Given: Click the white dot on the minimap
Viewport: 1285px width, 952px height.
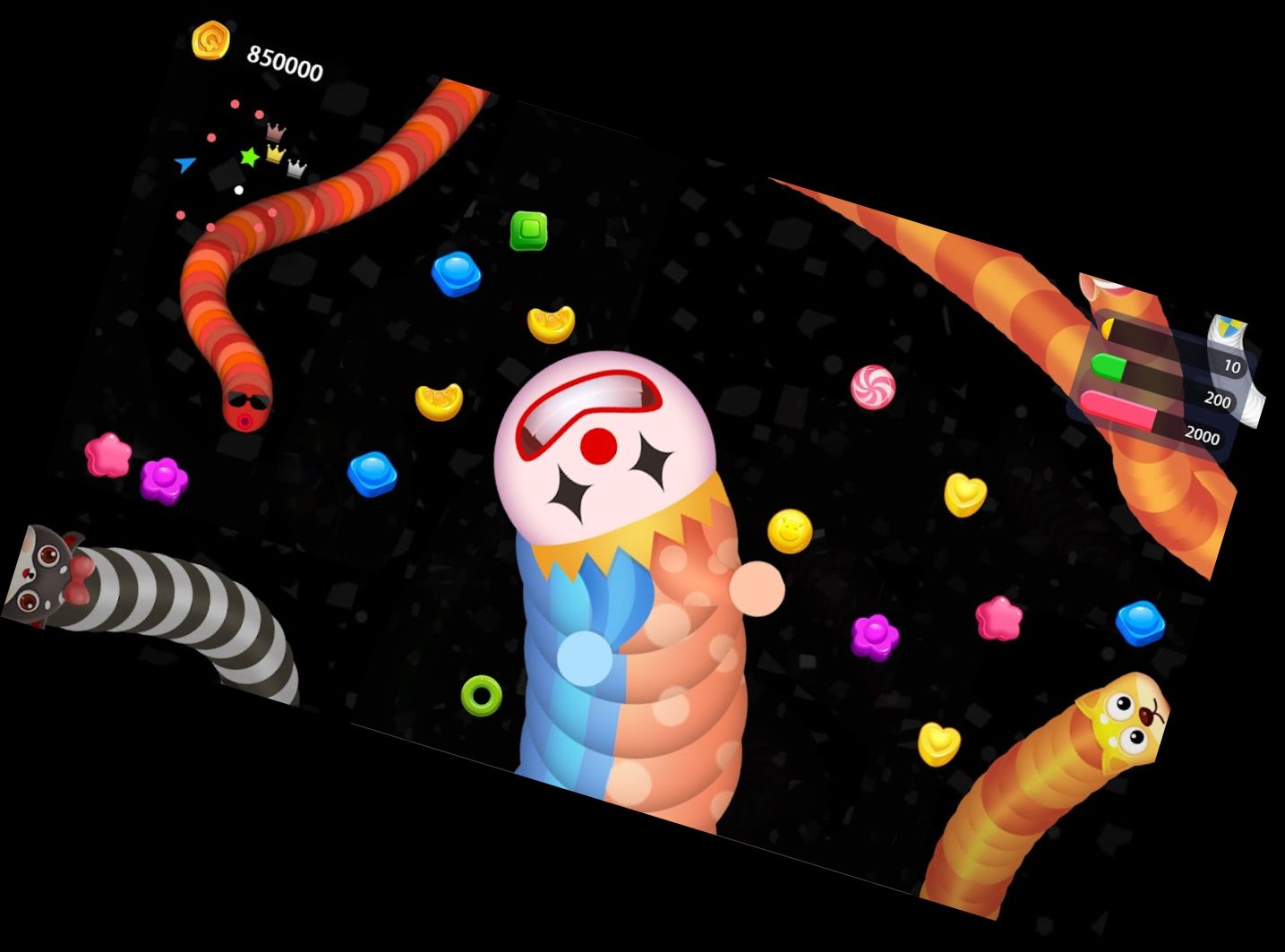Looking at the screenshot, I should coord(238,190).
